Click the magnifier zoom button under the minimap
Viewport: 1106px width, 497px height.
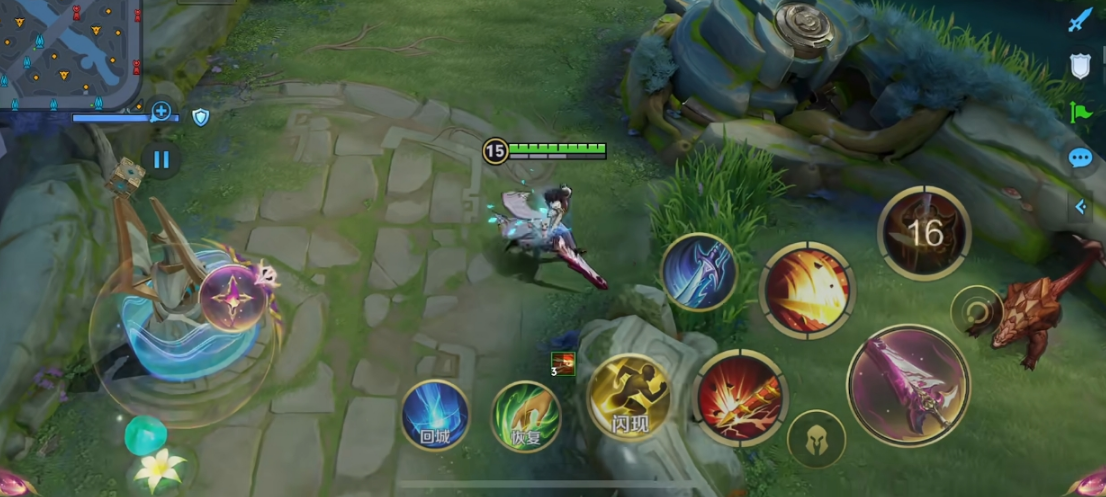[x=161, y=111]
